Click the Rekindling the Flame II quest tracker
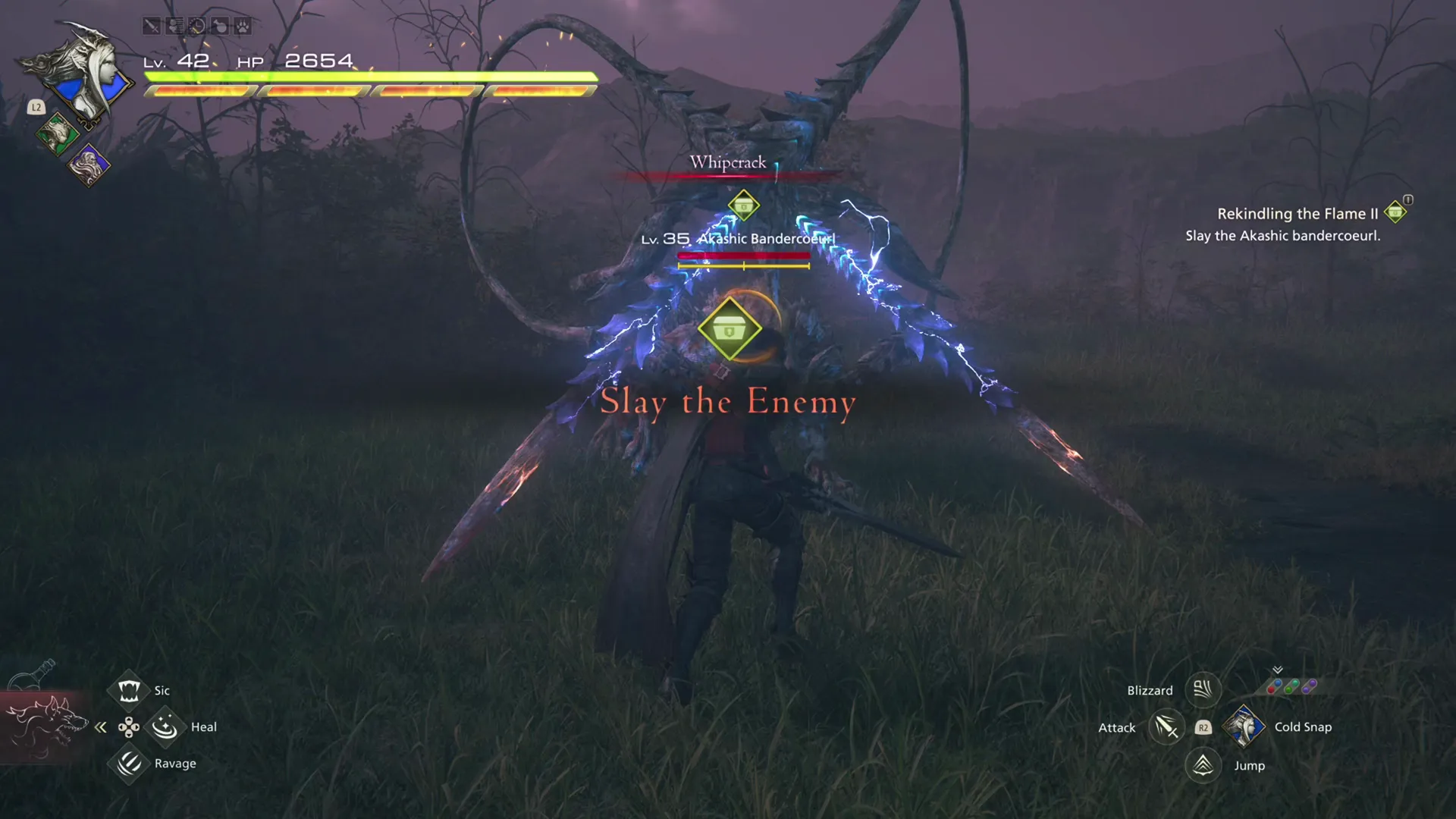 (1298, 214)
